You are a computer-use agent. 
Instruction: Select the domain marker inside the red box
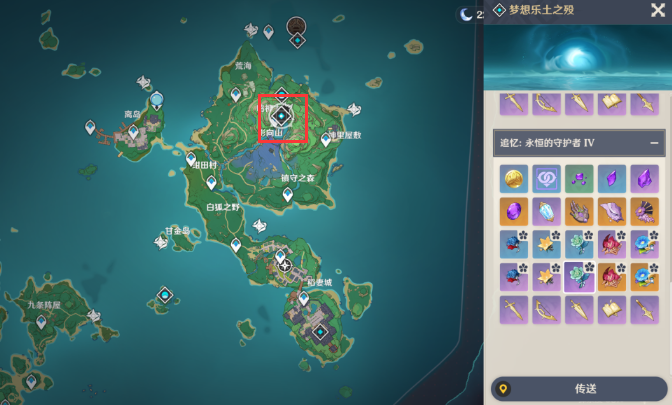(281, 117)
